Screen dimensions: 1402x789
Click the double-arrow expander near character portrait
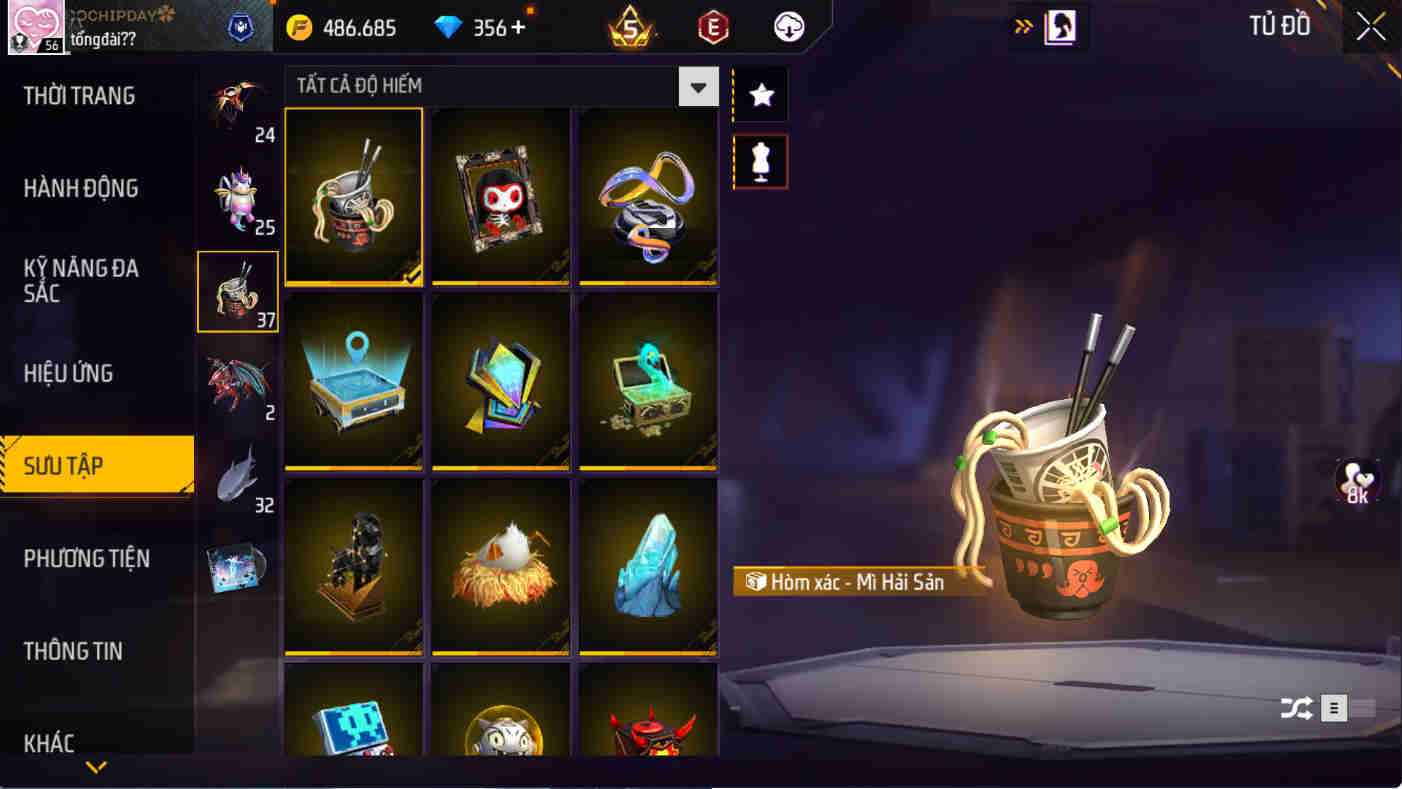point(1022,28)
